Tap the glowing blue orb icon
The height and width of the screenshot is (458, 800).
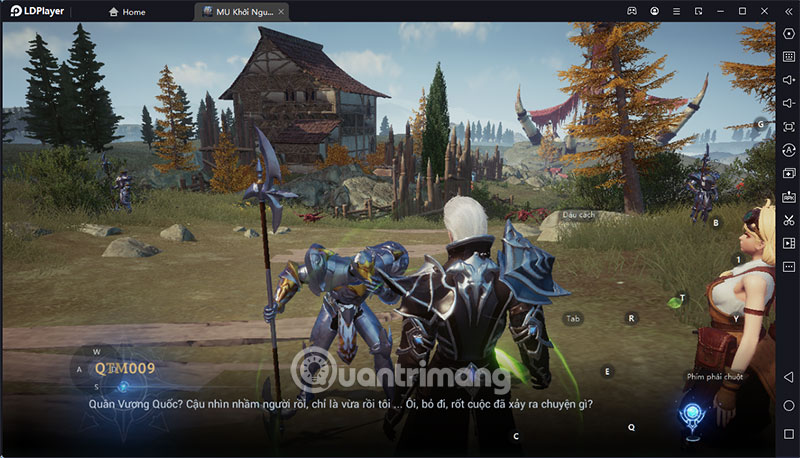click(689, 417)
